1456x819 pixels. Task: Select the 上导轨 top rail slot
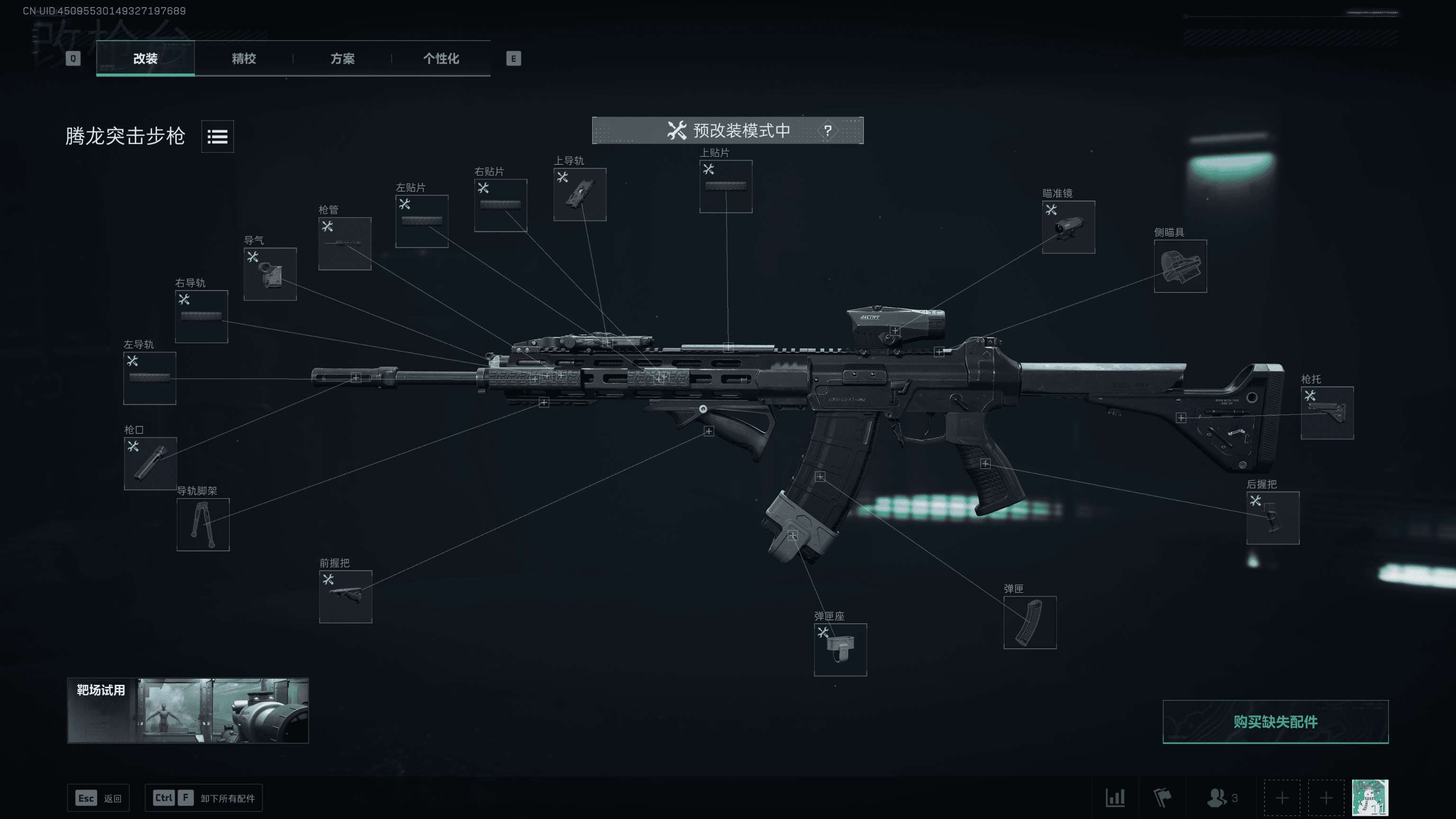click(x=580, y=194)
